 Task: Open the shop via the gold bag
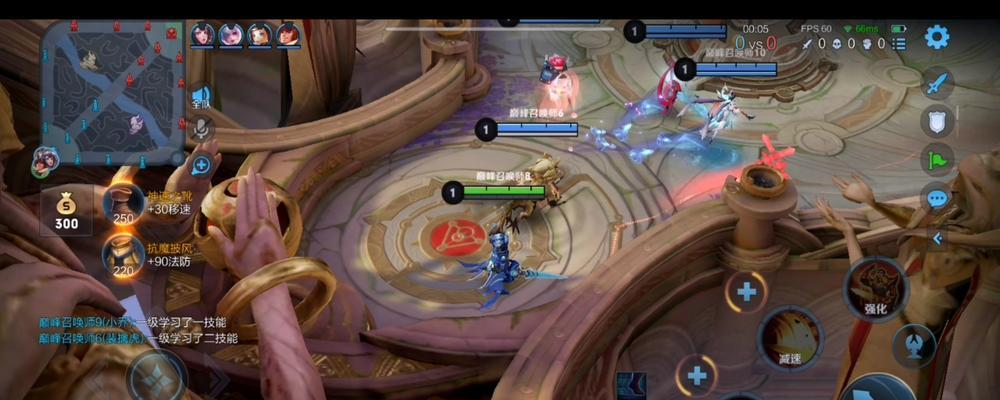tap(66, 211)
